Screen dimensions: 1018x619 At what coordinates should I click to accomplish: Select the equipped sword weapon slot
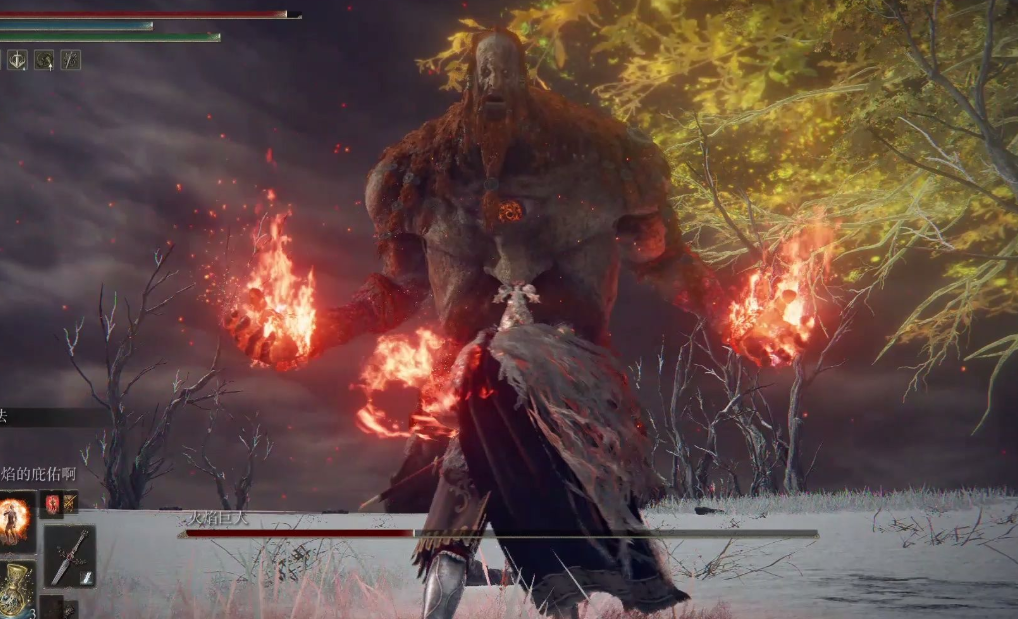pyautogui.click(x=70, y=557)
